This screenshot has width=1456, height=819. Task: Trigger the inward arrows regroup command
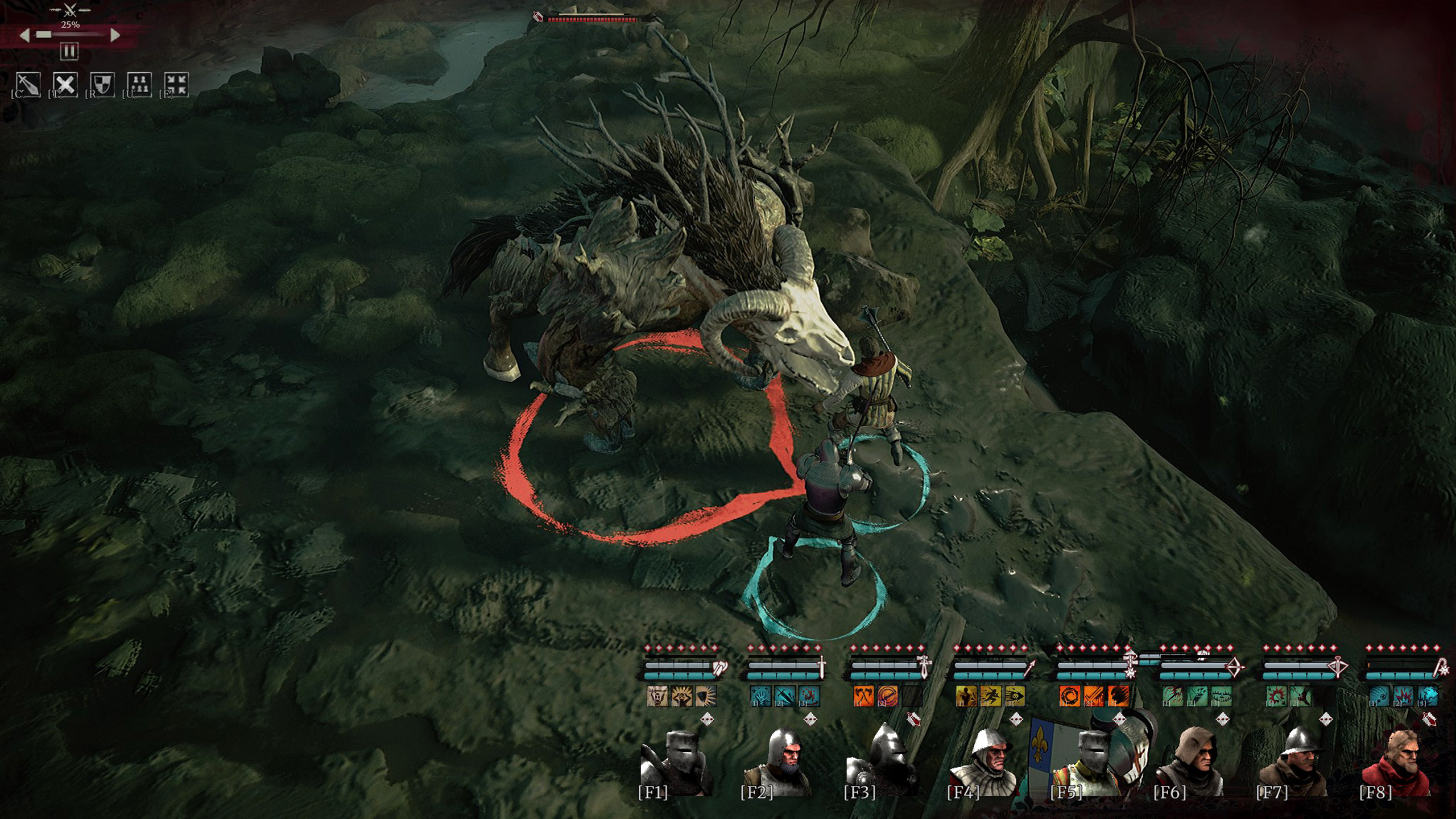tap(176, 85)
